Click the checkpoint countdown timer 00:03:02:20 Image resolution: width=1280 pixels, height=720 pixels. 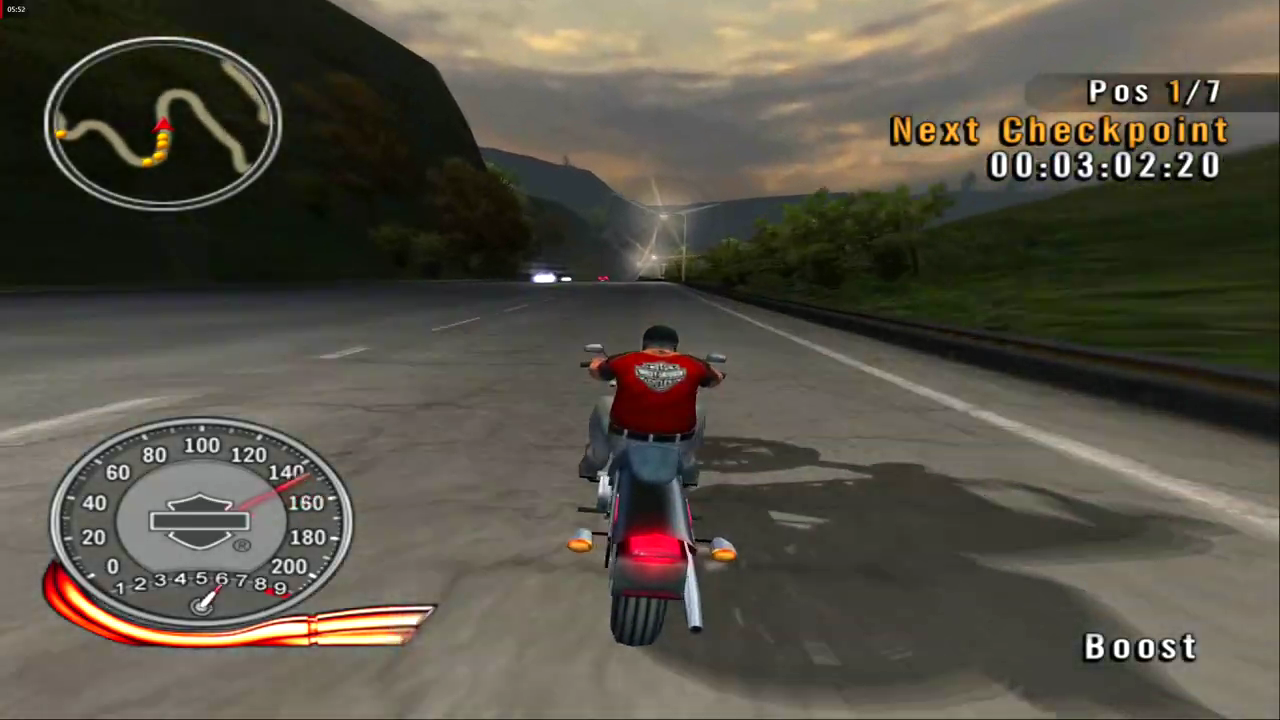pyautogui.click(x=1104, y=166)
